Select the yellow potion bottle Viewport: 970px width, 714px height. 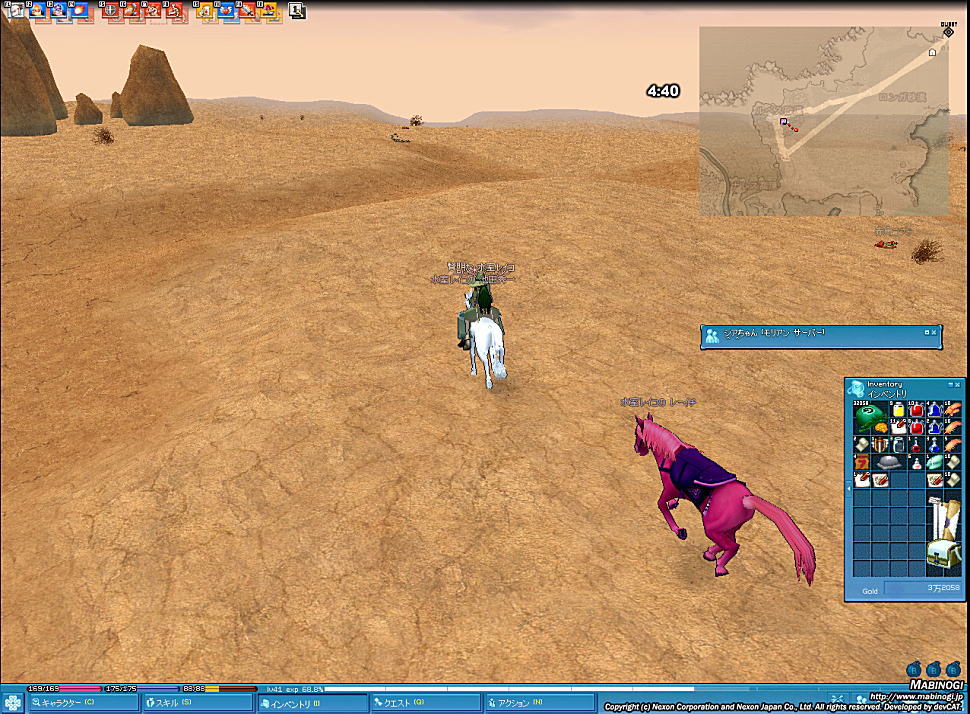pos(899,411)
